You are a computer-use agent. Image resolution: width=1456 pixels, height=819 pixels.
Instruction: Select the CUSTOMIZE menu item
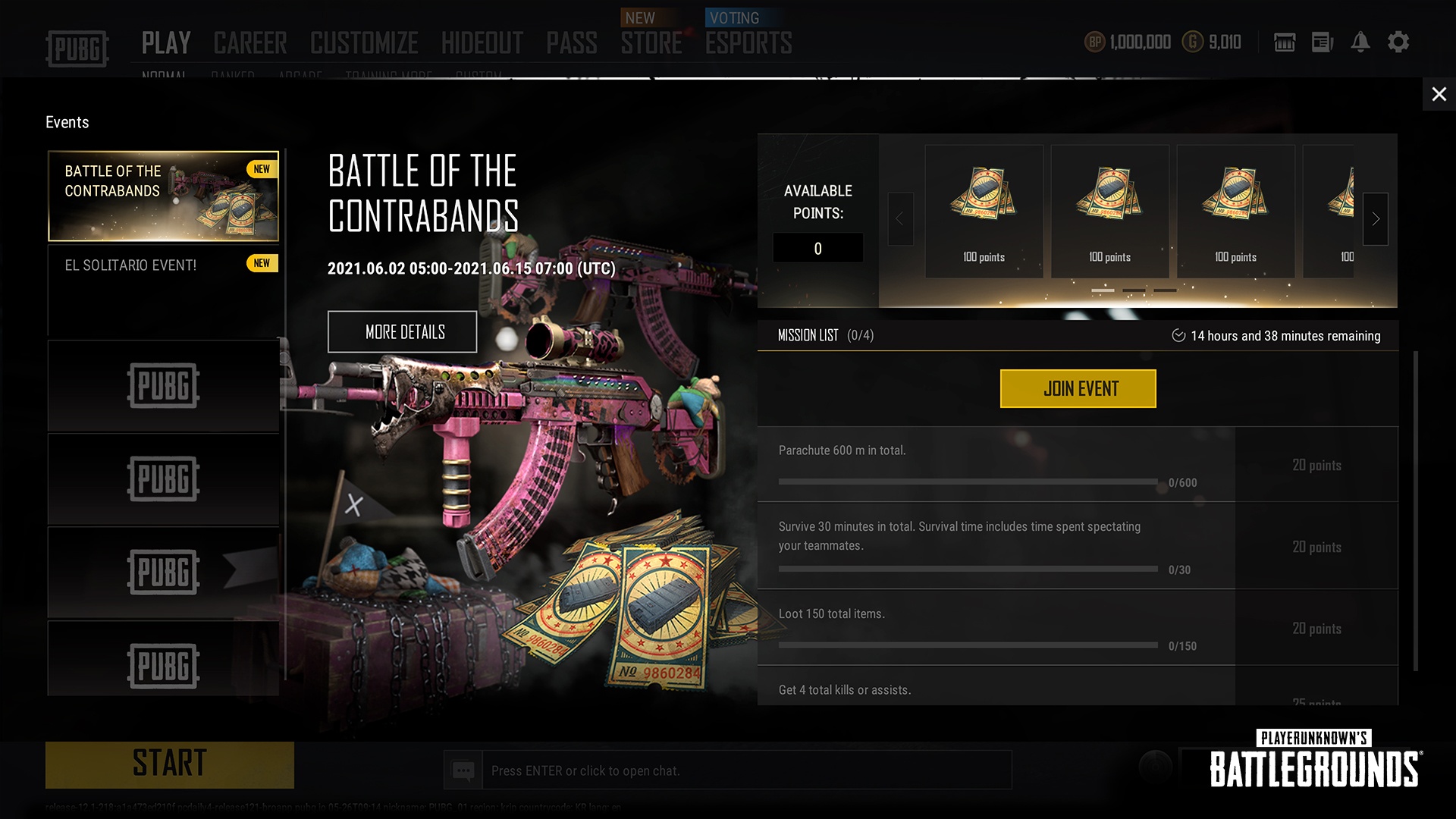point(364,42)
